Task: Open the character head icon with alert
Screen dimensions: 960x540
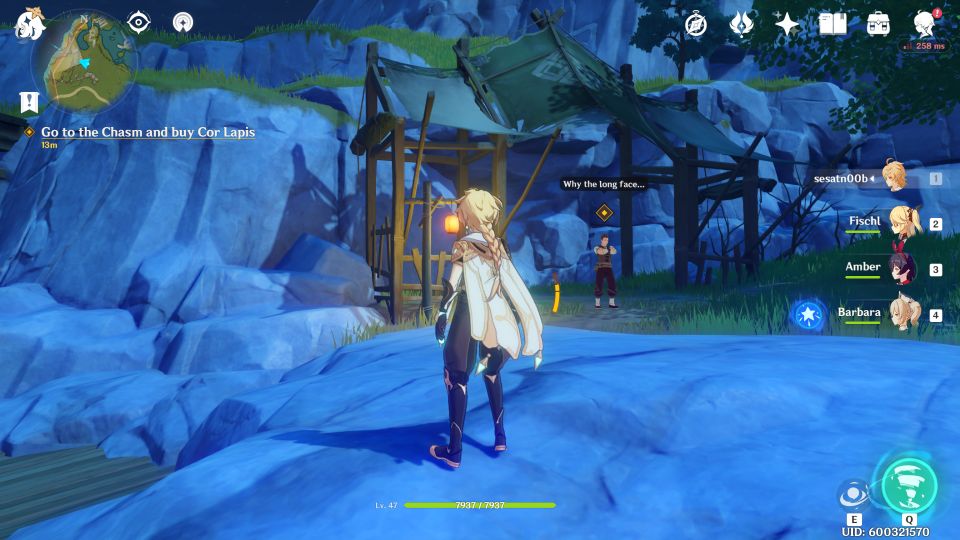Action: pos(924,24)
